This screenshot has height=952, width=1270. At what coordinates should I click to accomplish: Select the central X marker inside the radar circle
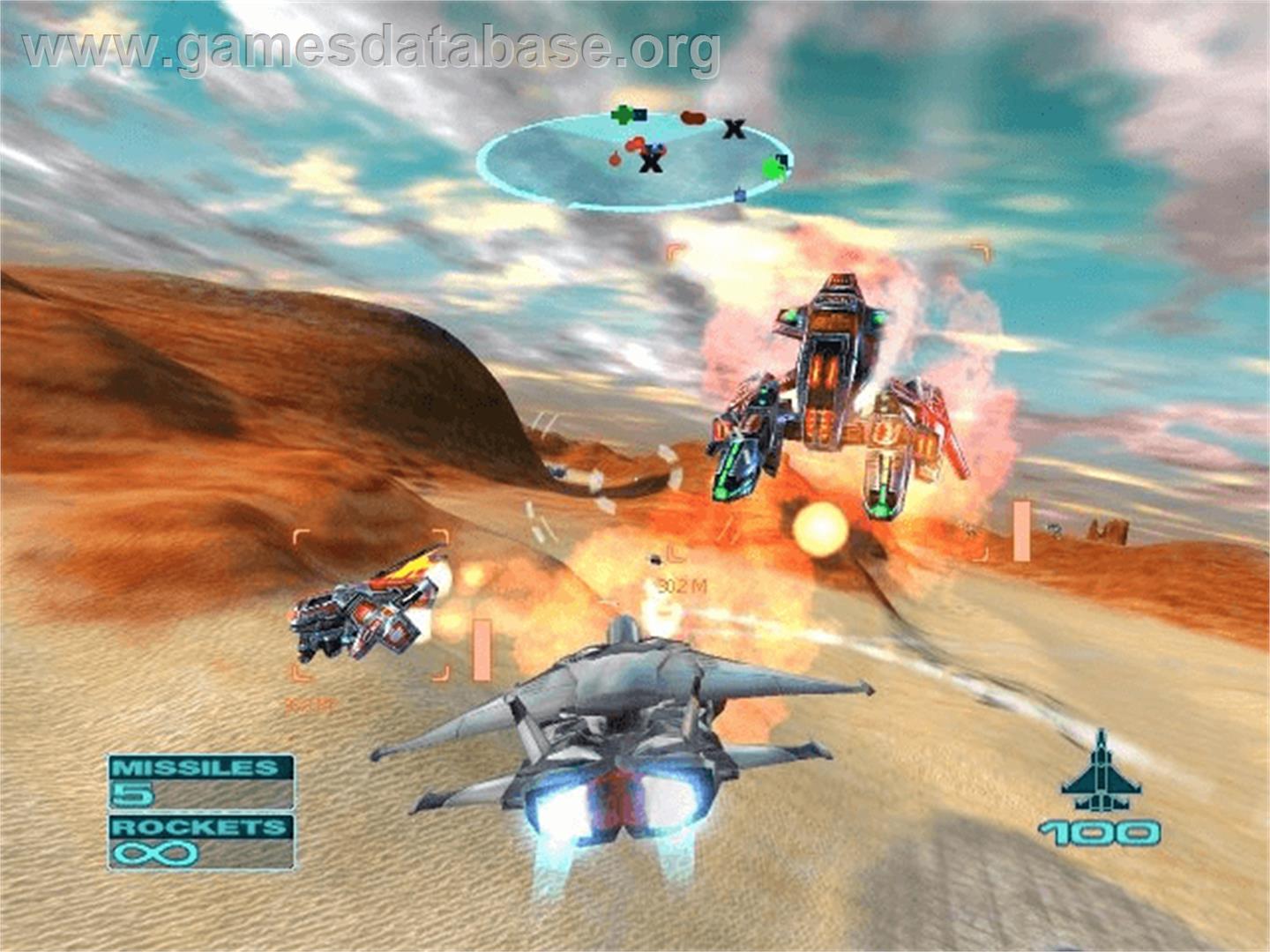[x=652, y=161]
